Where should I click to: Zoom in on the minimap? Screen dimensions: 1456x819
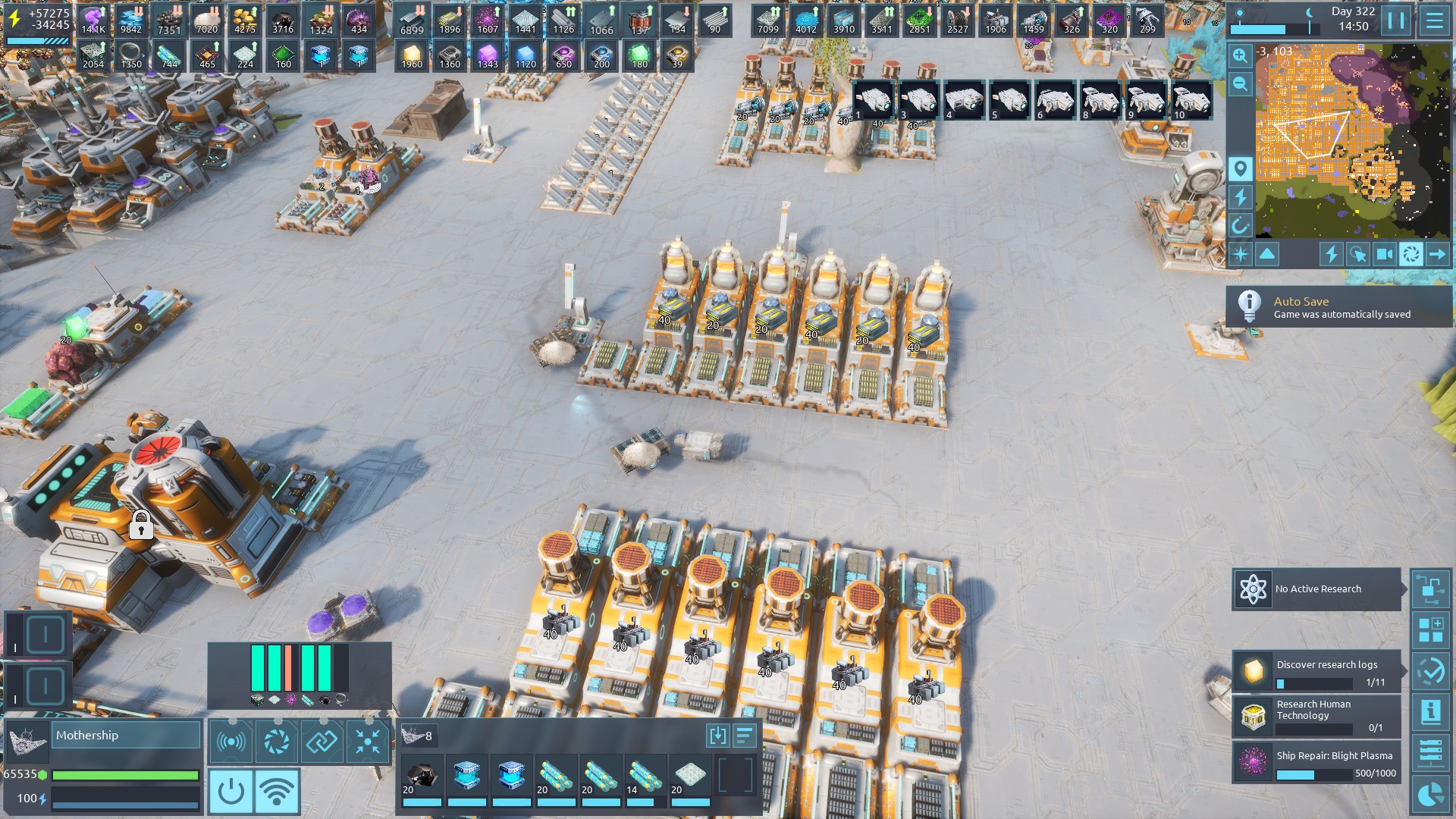[1241, 55]
